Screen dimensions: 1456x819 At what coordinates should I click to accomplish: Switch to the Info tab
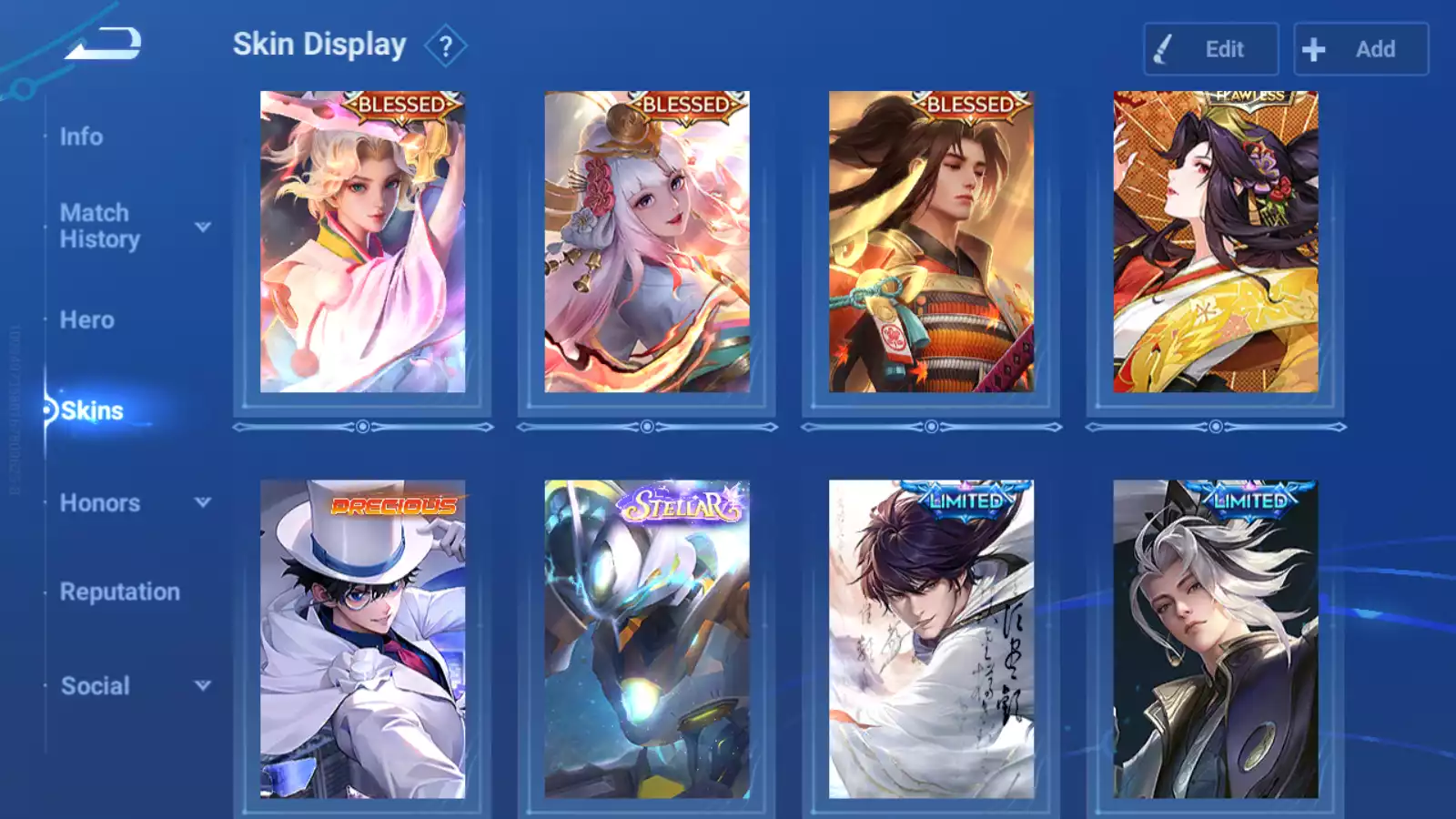81,136
